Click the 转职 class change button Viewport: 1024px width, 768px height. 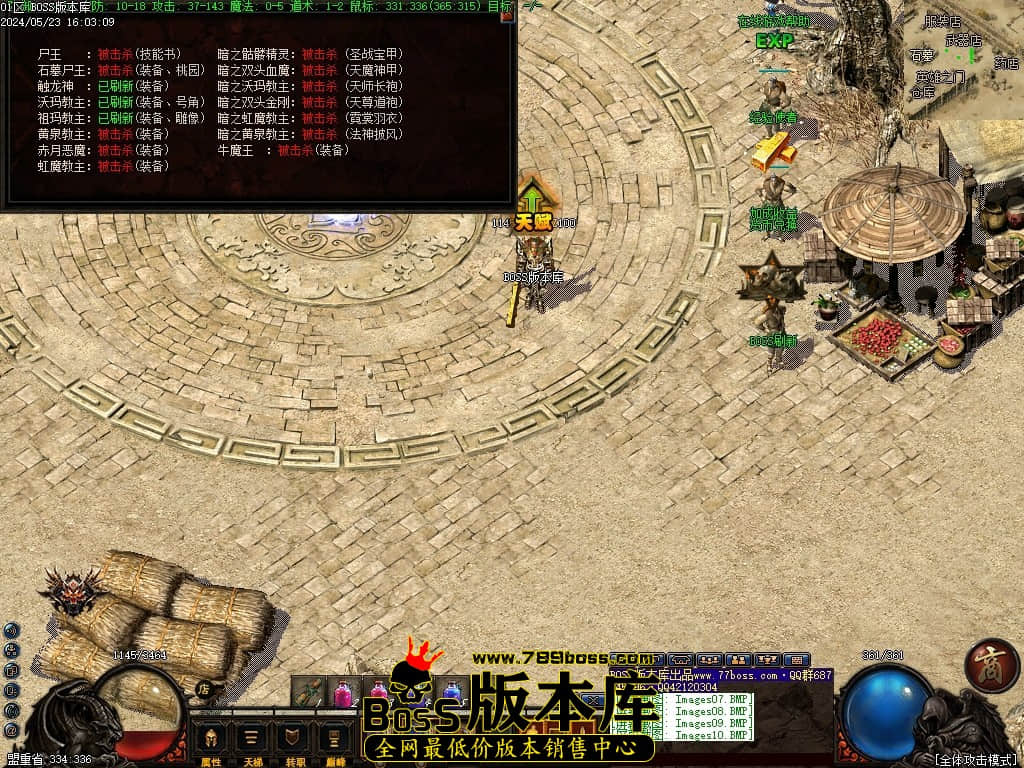tap(293, 740)
